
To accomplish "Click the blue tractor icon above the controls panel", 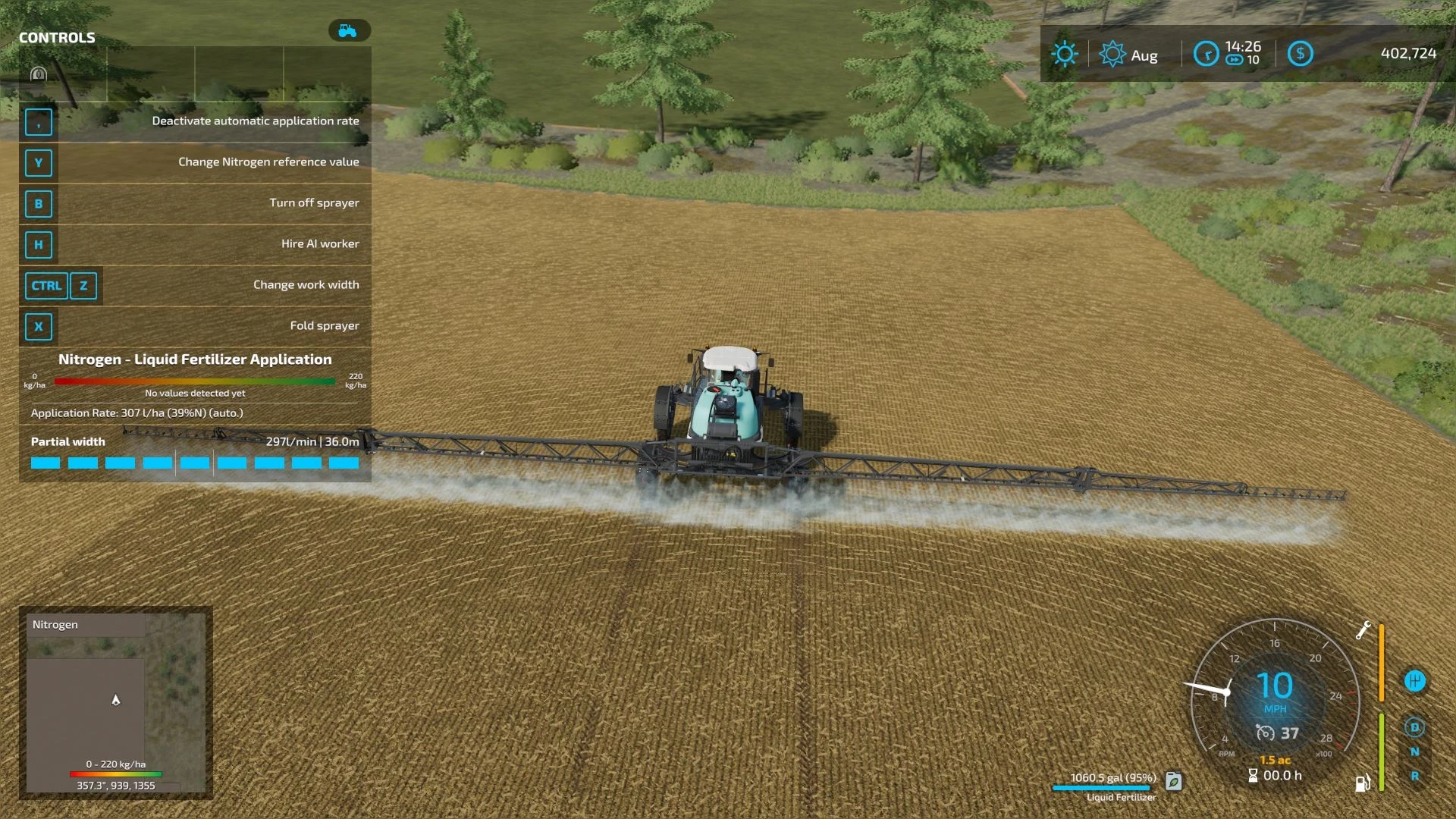I will click(349, 30).
